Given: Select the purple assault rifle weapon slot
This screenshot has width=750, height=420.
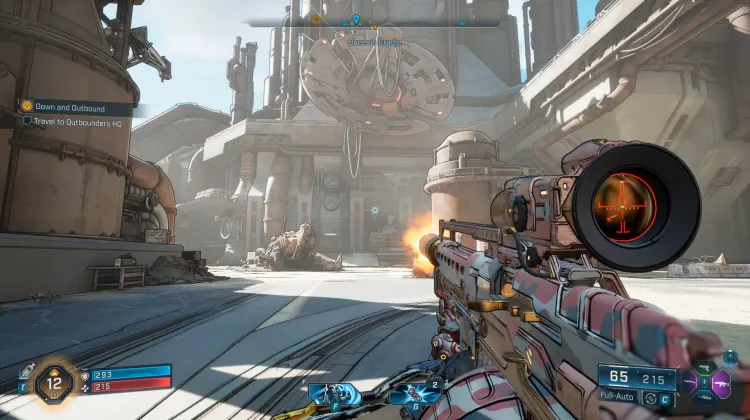Looking at the screenshot, I should click(x=721, y=382).
